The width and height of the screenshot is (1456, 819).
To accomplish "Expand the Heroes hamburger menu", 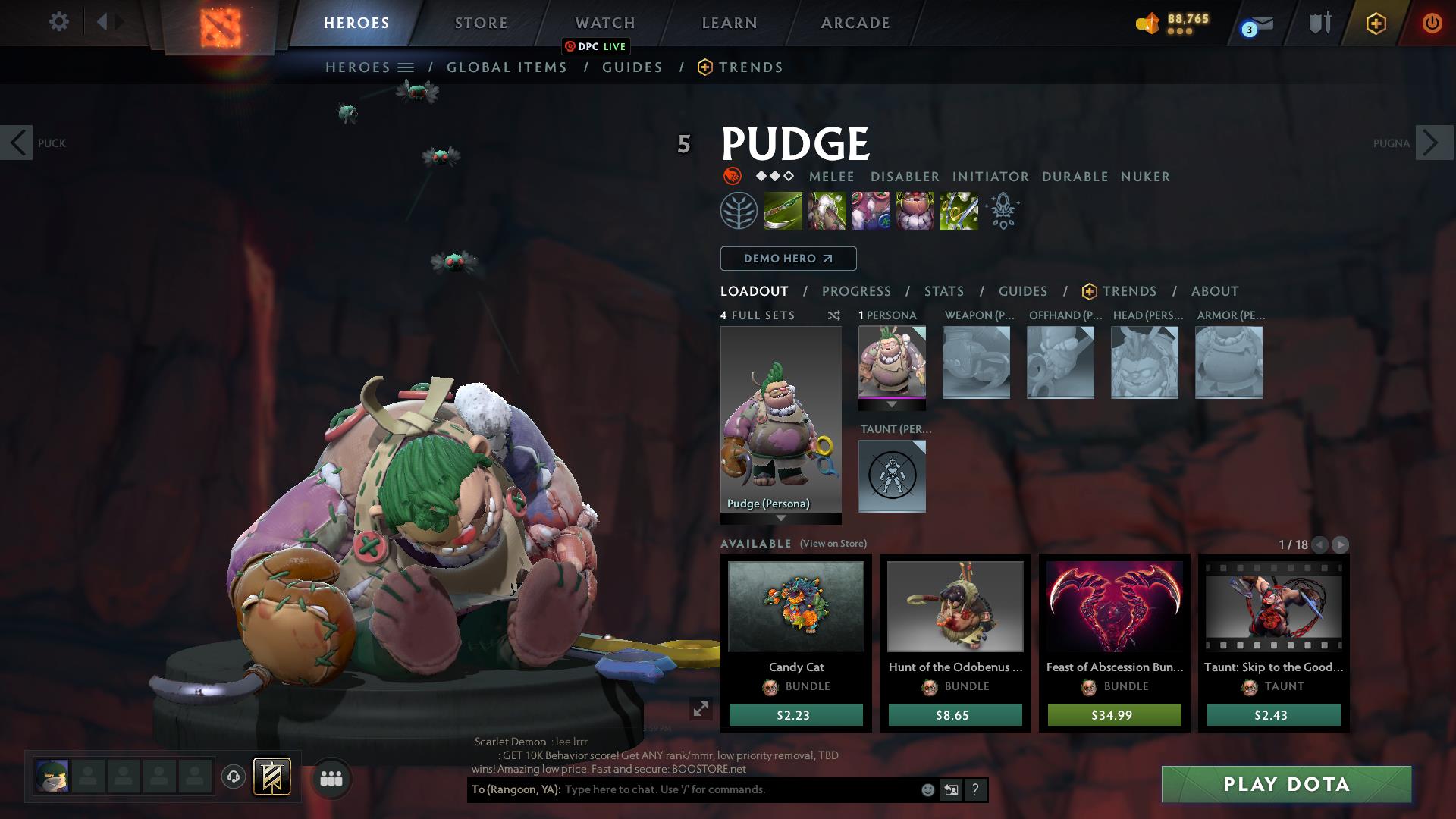I will click(x=406, y=67).
